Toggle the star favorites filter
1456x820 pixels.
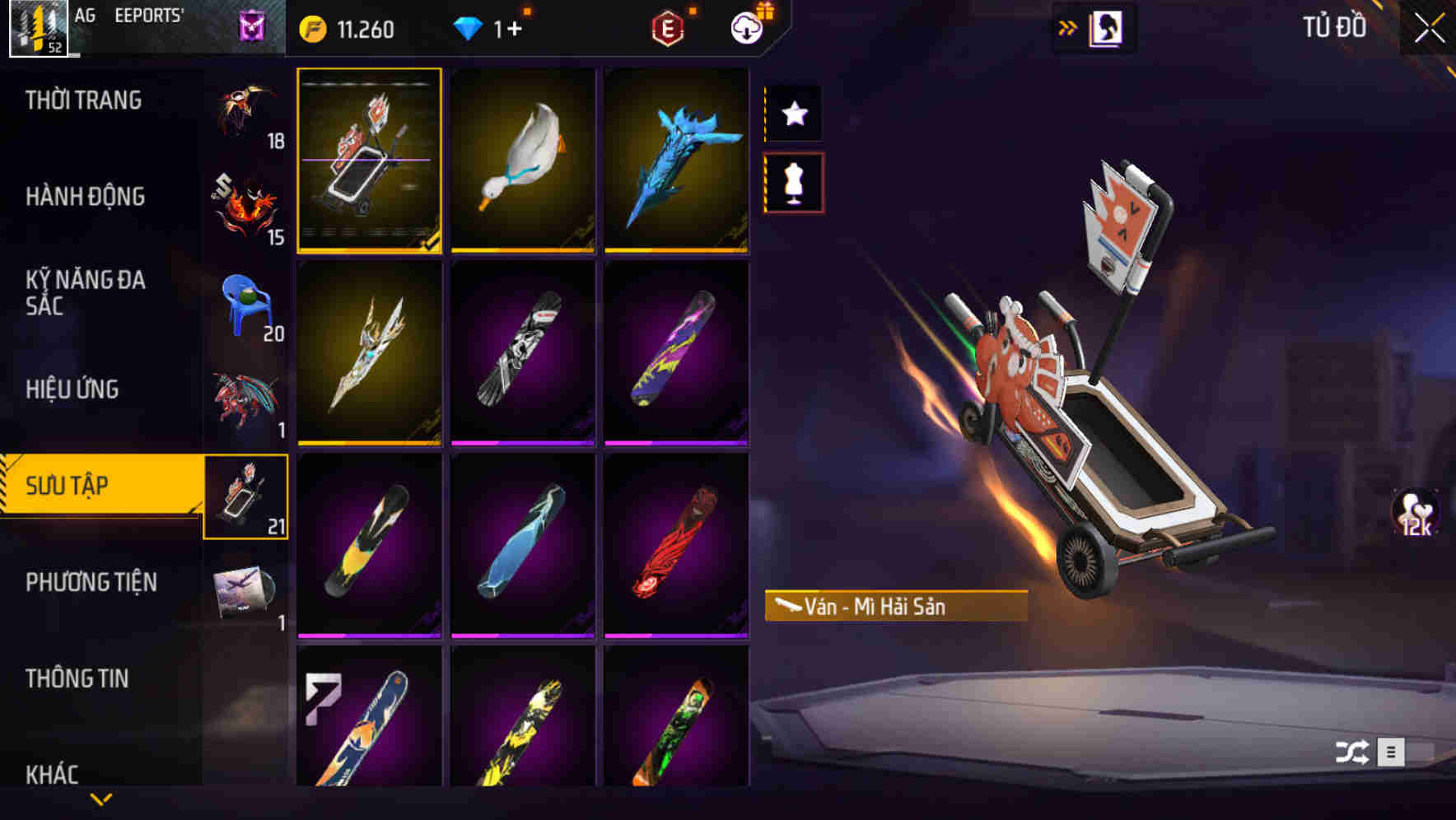coord(793,114)
